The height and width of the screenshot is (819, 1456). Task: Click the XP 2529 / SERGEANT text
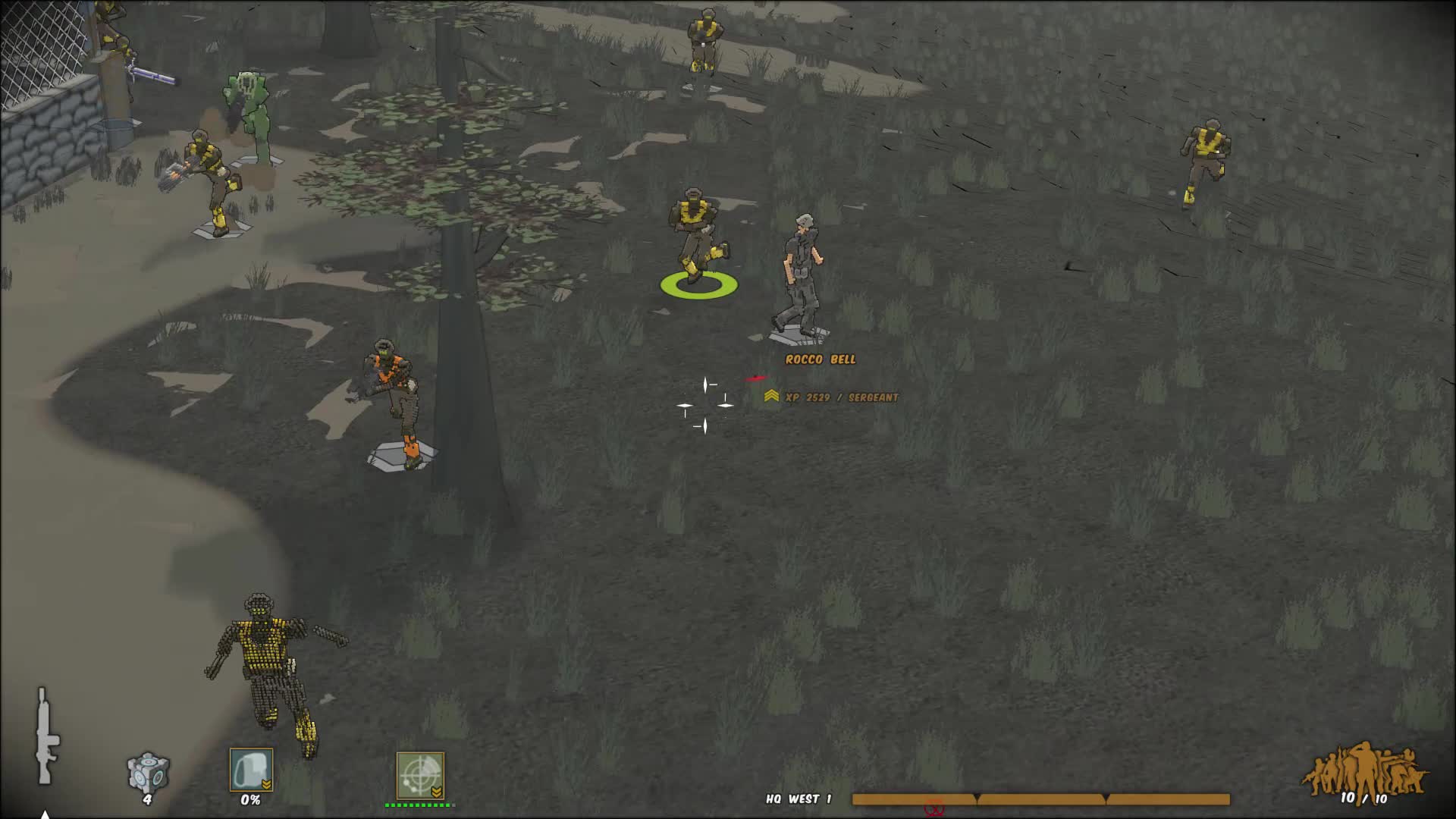(842, 397)
